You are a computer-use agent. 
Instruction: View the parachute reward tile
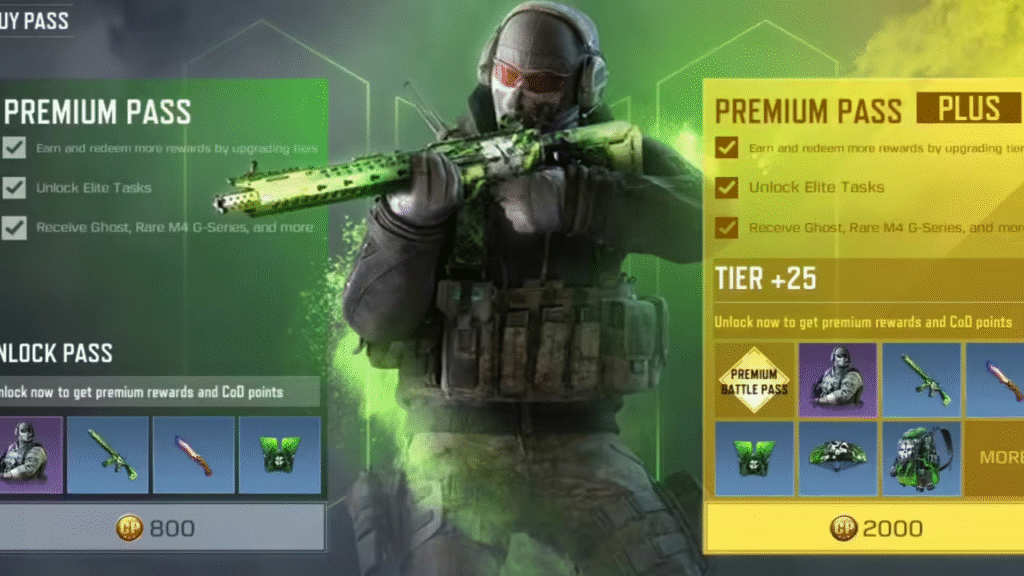click(x=838, y=458)
